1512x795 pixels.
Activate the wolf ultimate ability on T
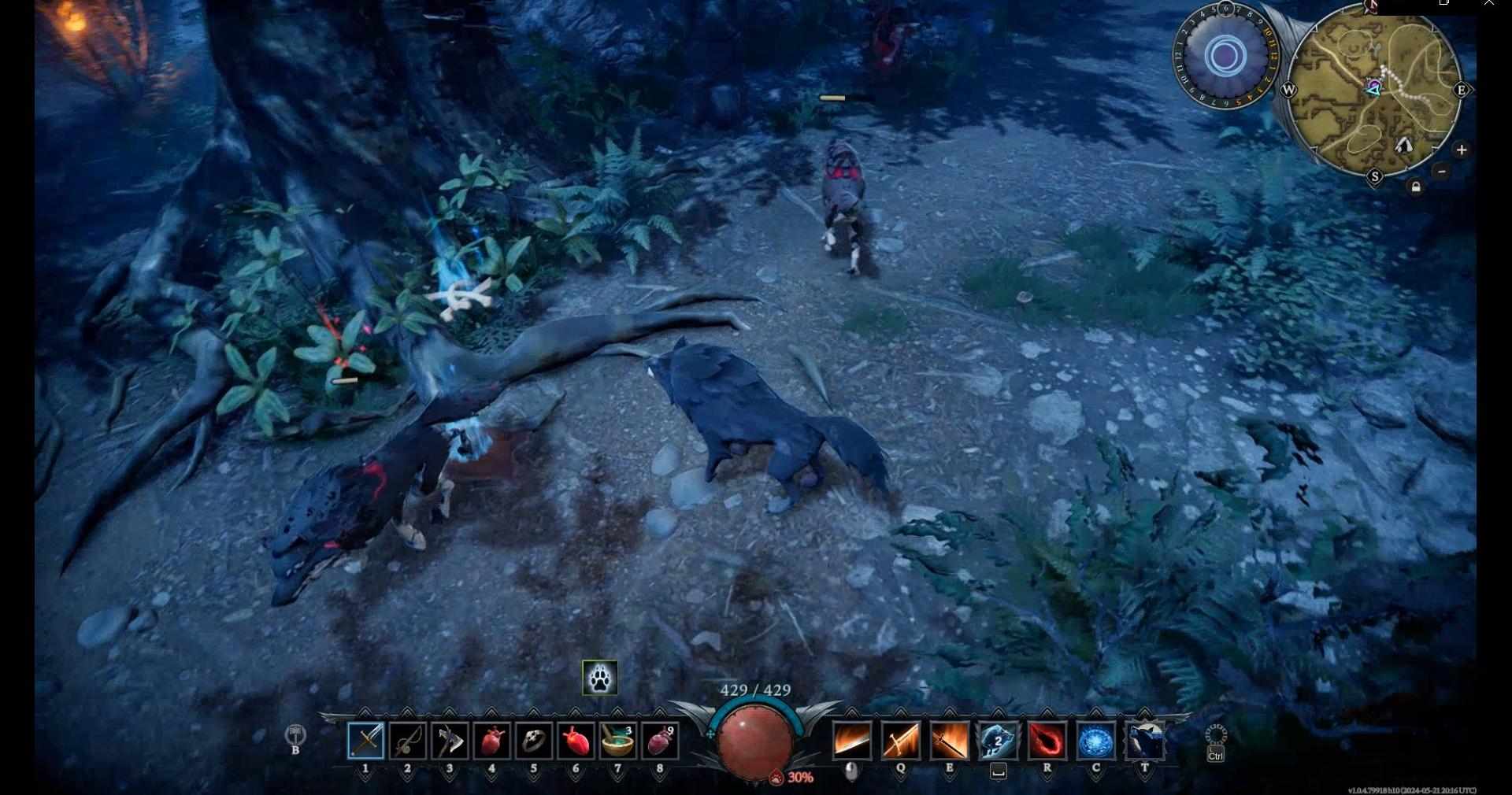[1145, 740]
